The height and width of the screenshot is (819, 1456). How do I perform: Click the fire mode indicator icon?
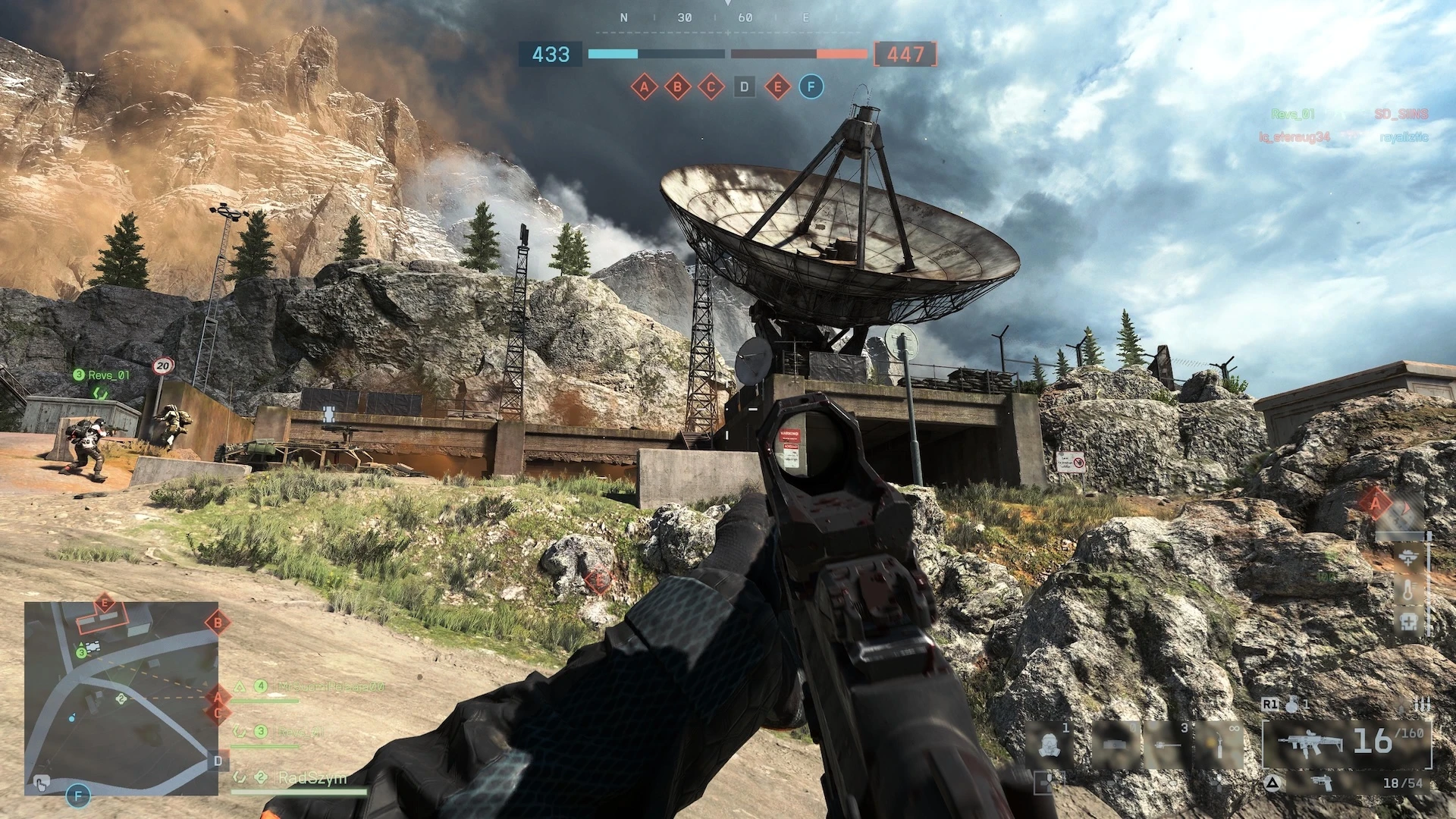click(x=1422, y=705)
